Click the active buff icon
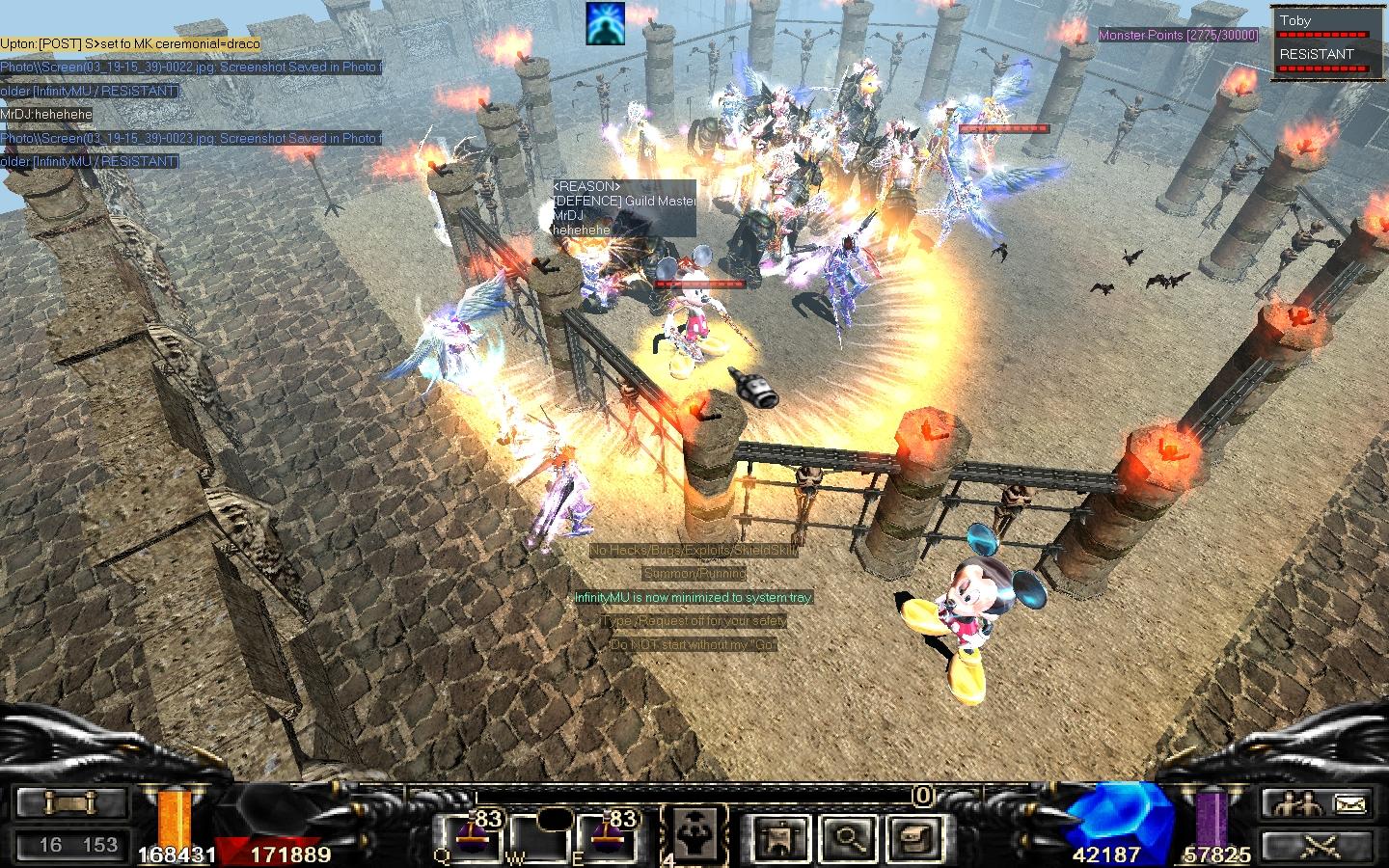Image resolution: width=1389 pixels, height=868 pixels. 605,23
